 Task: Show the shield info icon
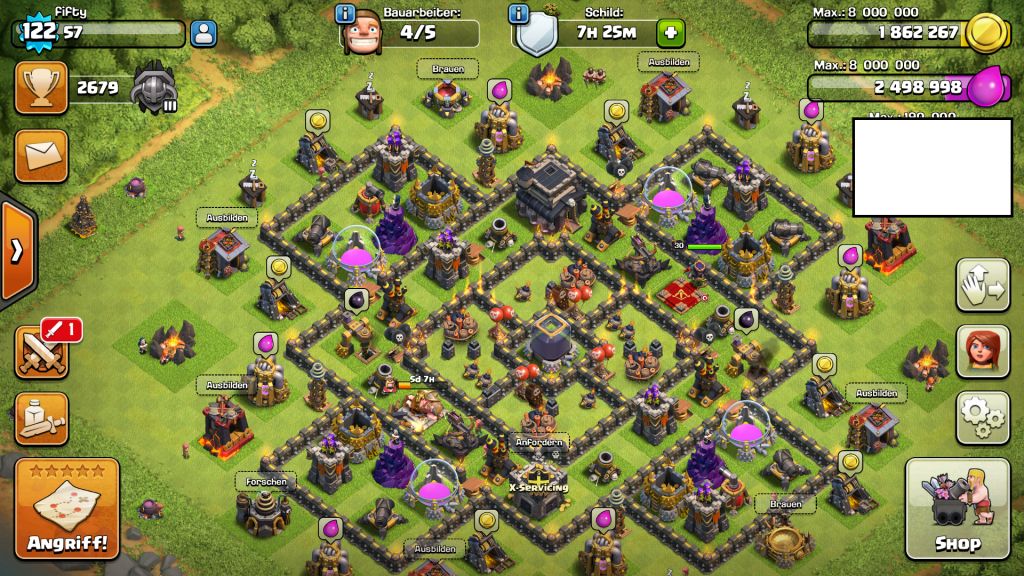518,14
